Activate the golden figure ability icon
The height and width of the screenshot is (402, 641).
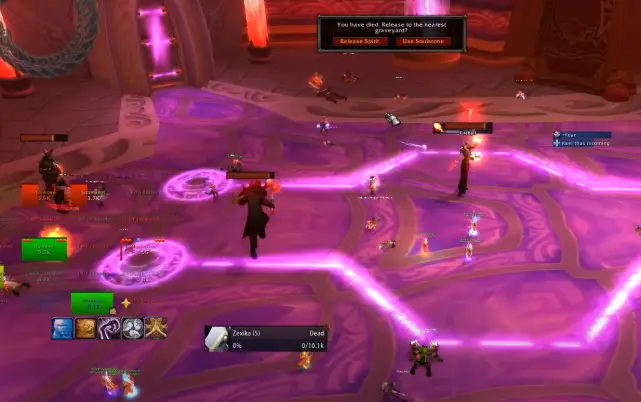click(155, 327)
